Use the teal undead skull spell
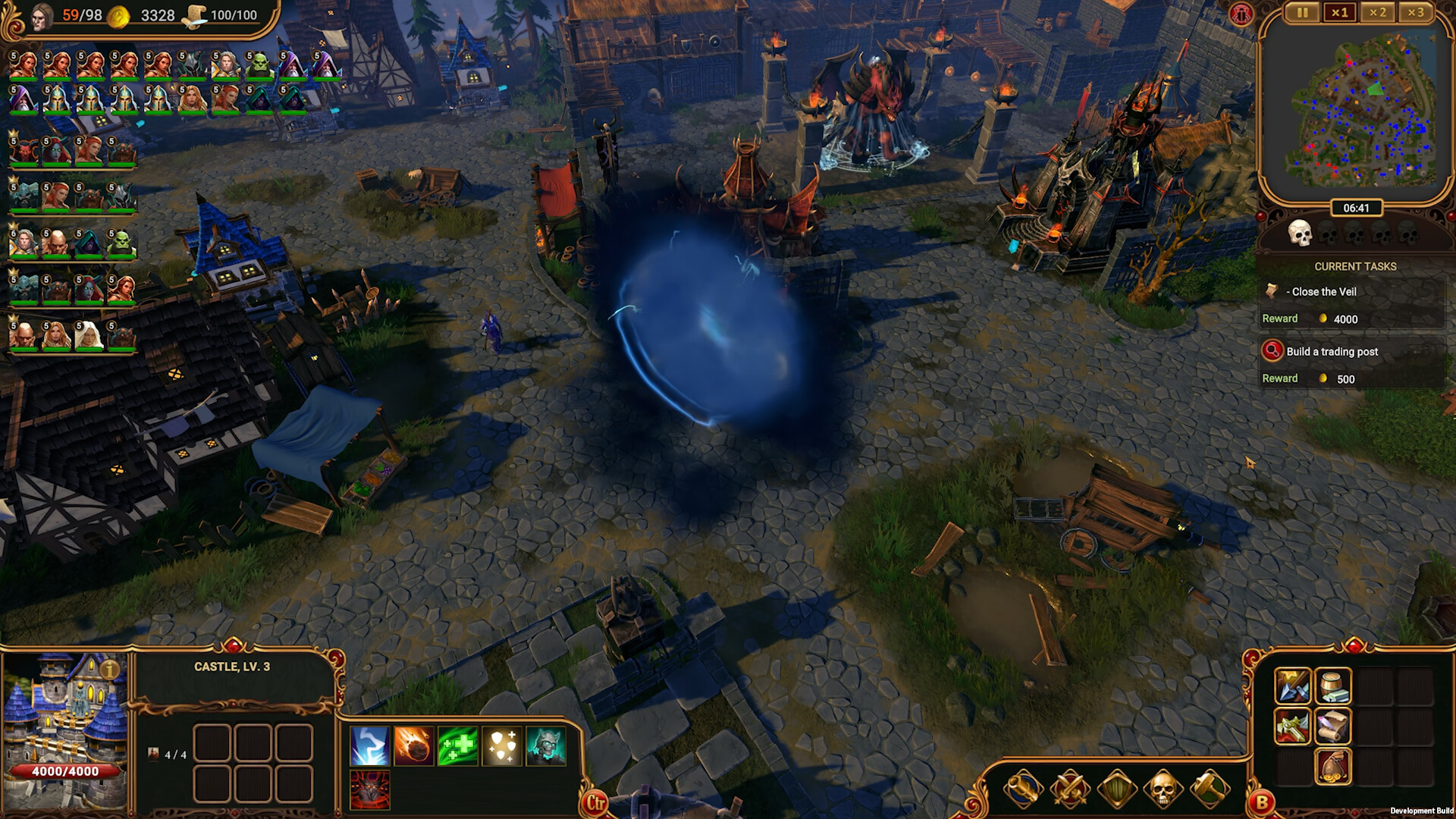 coord(545,746)
